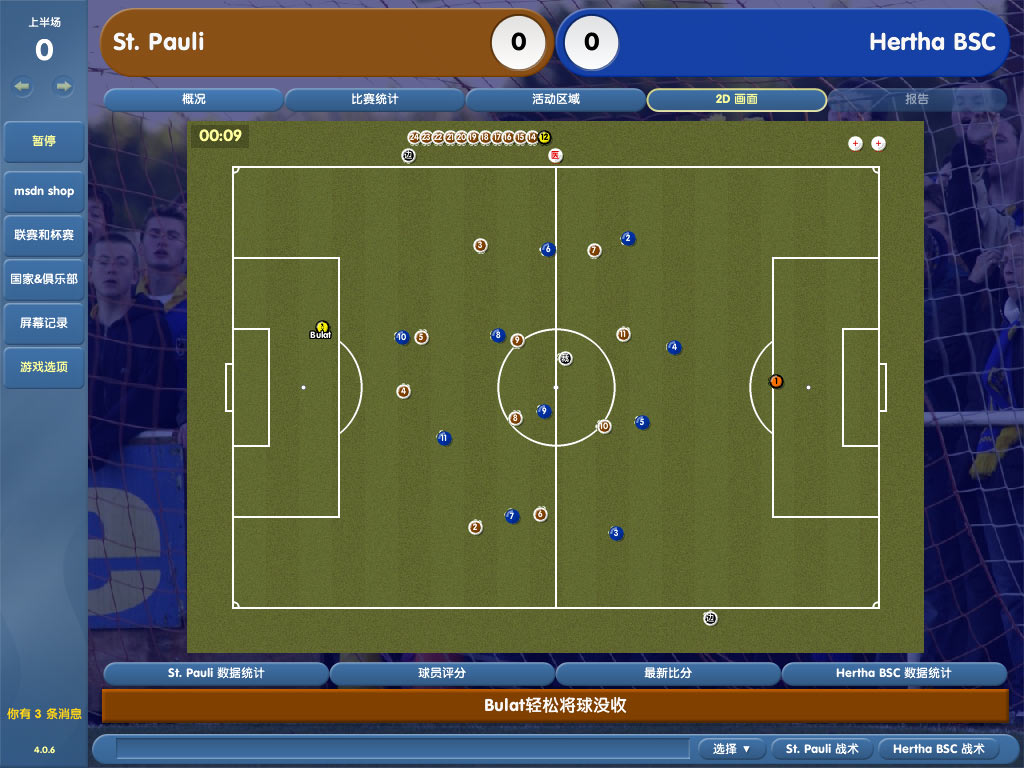Open 国家&俱乐部 nations and clubs menu
Image resolution: width=1024 pixels, height=768 pixels.
[44, 279]
